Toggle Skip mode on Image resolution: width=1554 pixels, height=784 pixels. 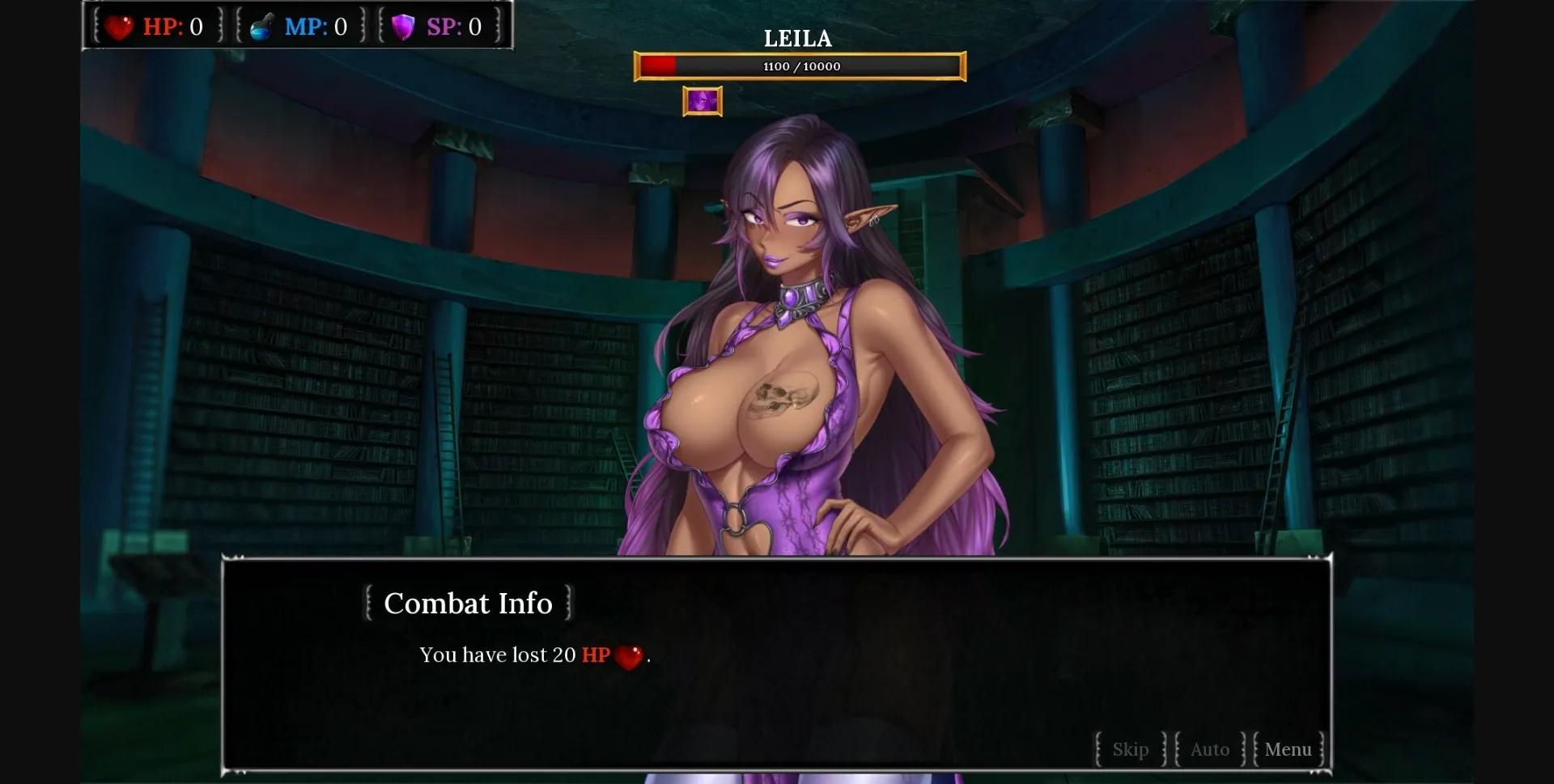point(1130,749)
